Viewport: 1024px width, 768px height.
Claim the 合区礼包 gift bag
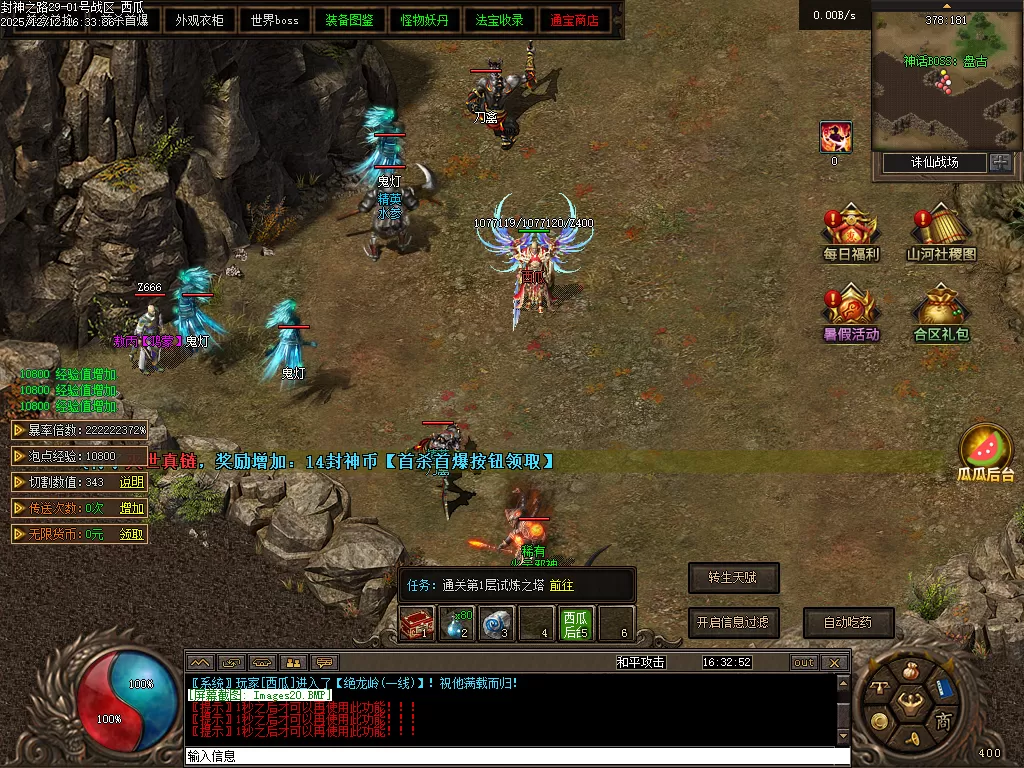(x=942, y=314)
